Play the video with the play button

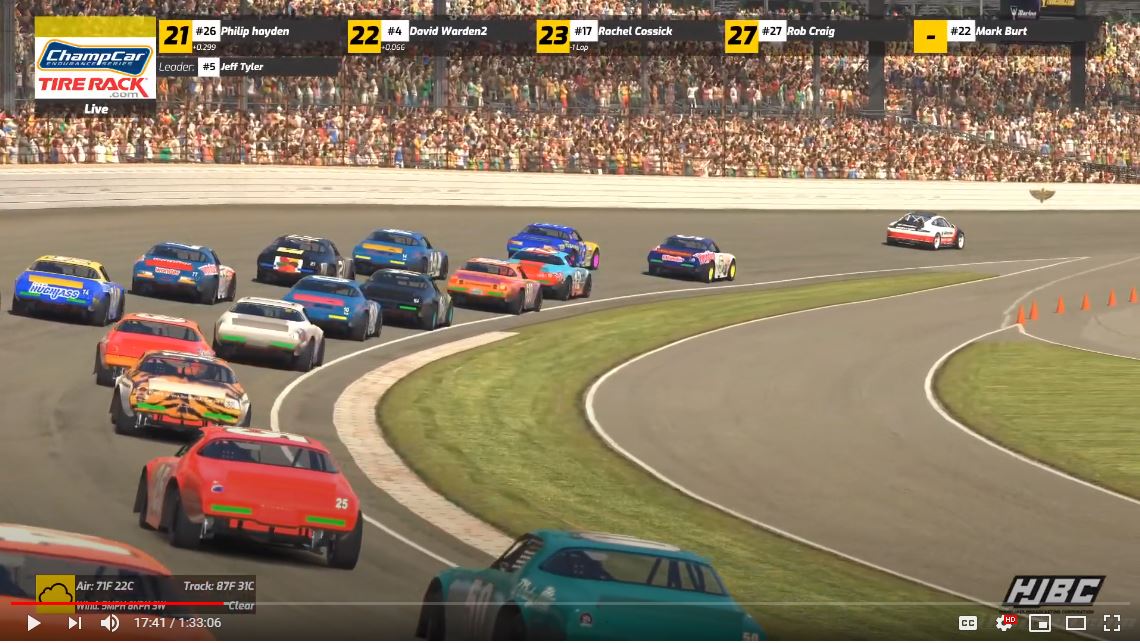pyautogui.click(x=33, y=623)
